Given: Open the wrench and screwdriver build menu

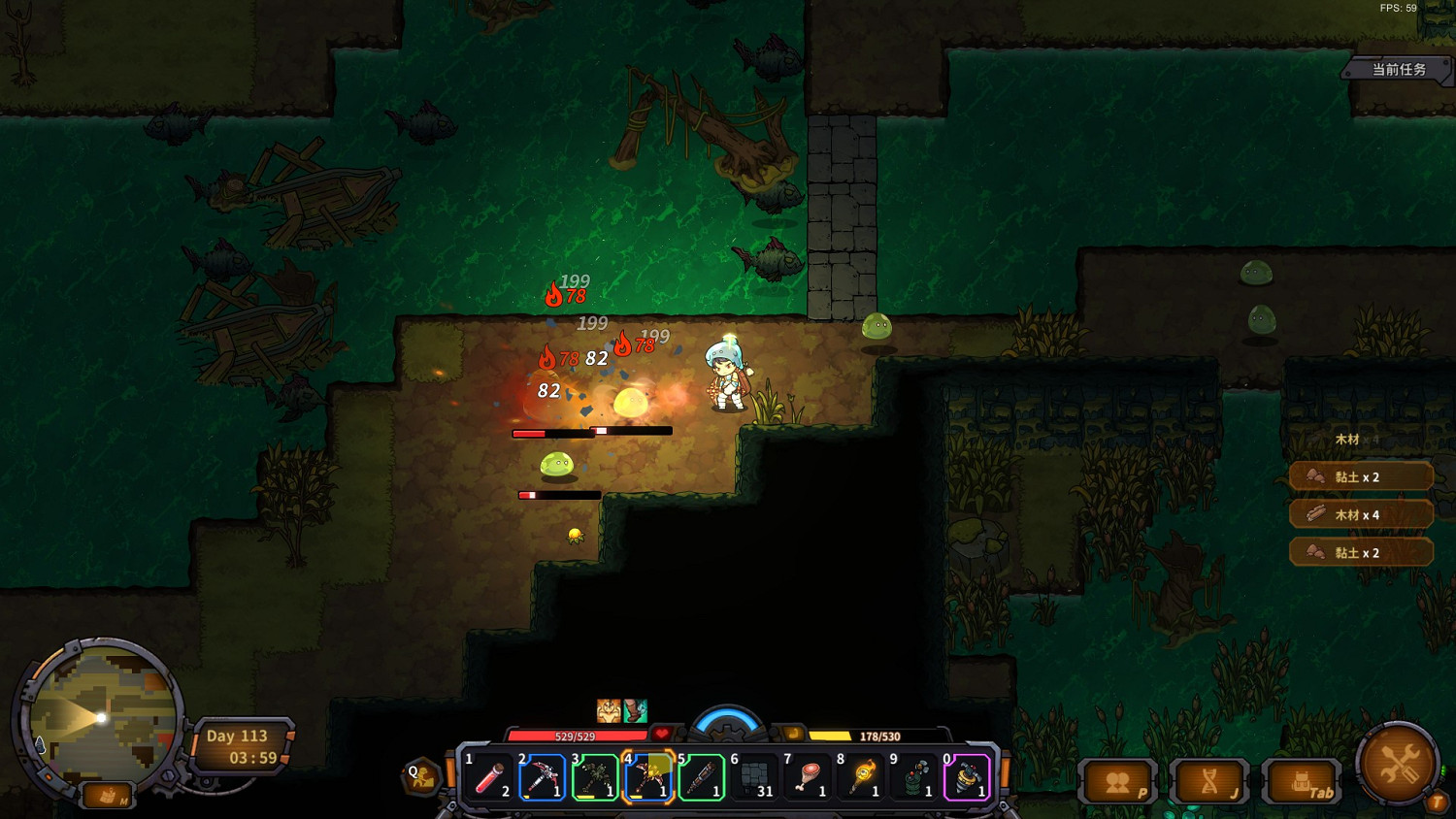Looking at the screenshot, I should click(x=1399, y=764).
